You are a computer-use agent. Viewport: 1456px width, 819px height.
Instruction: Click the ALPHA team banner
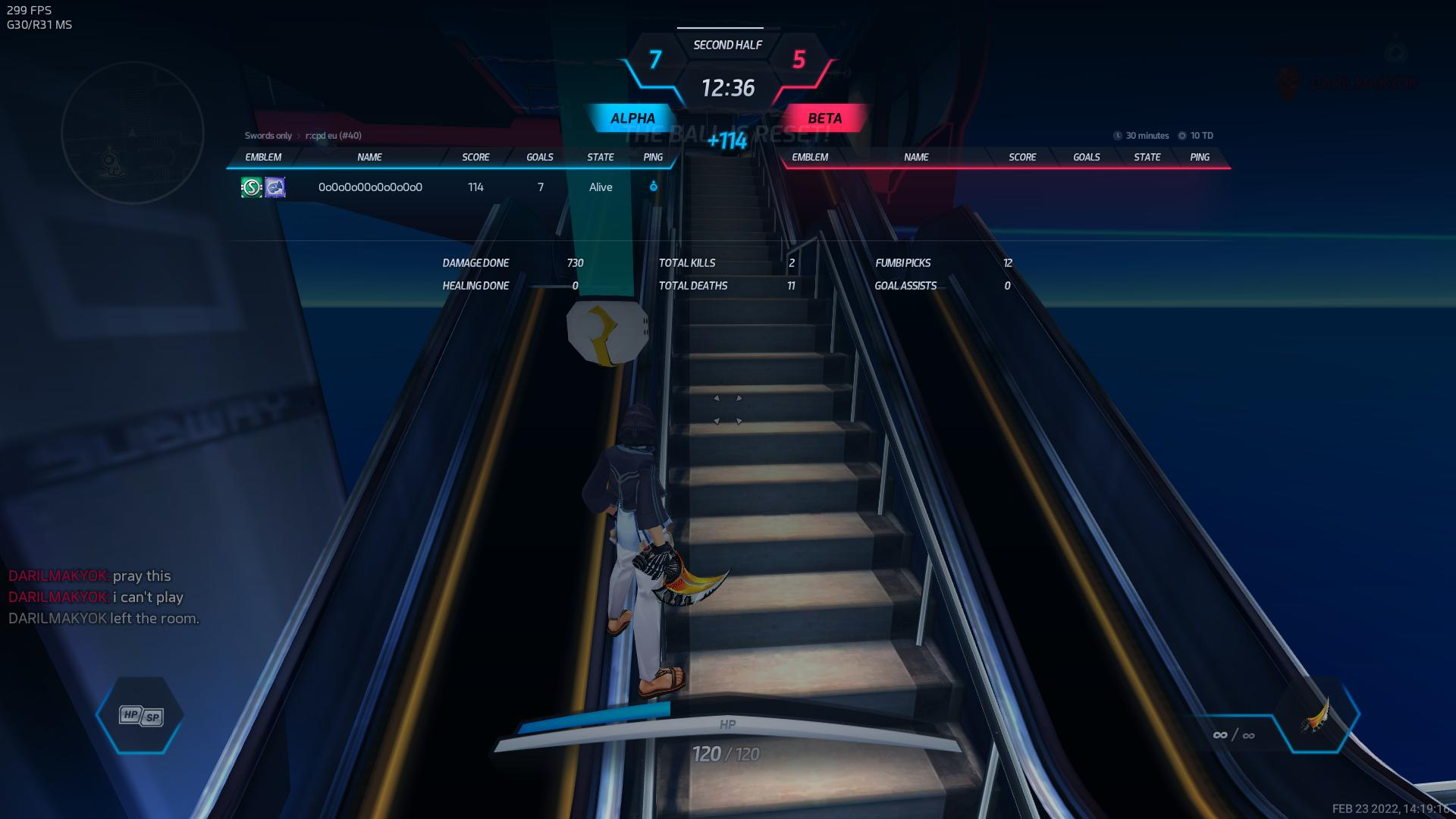click(632, 118)
